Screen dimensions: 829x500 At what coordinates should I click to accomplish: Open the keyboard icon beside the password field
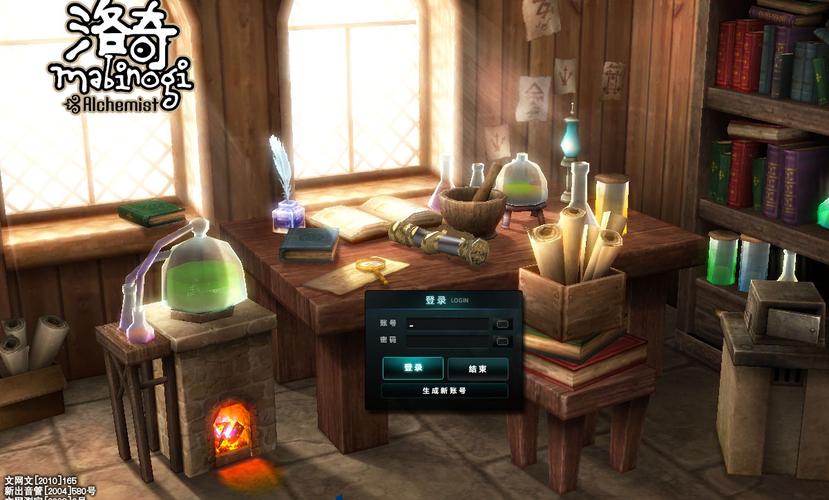click(503, 341)
